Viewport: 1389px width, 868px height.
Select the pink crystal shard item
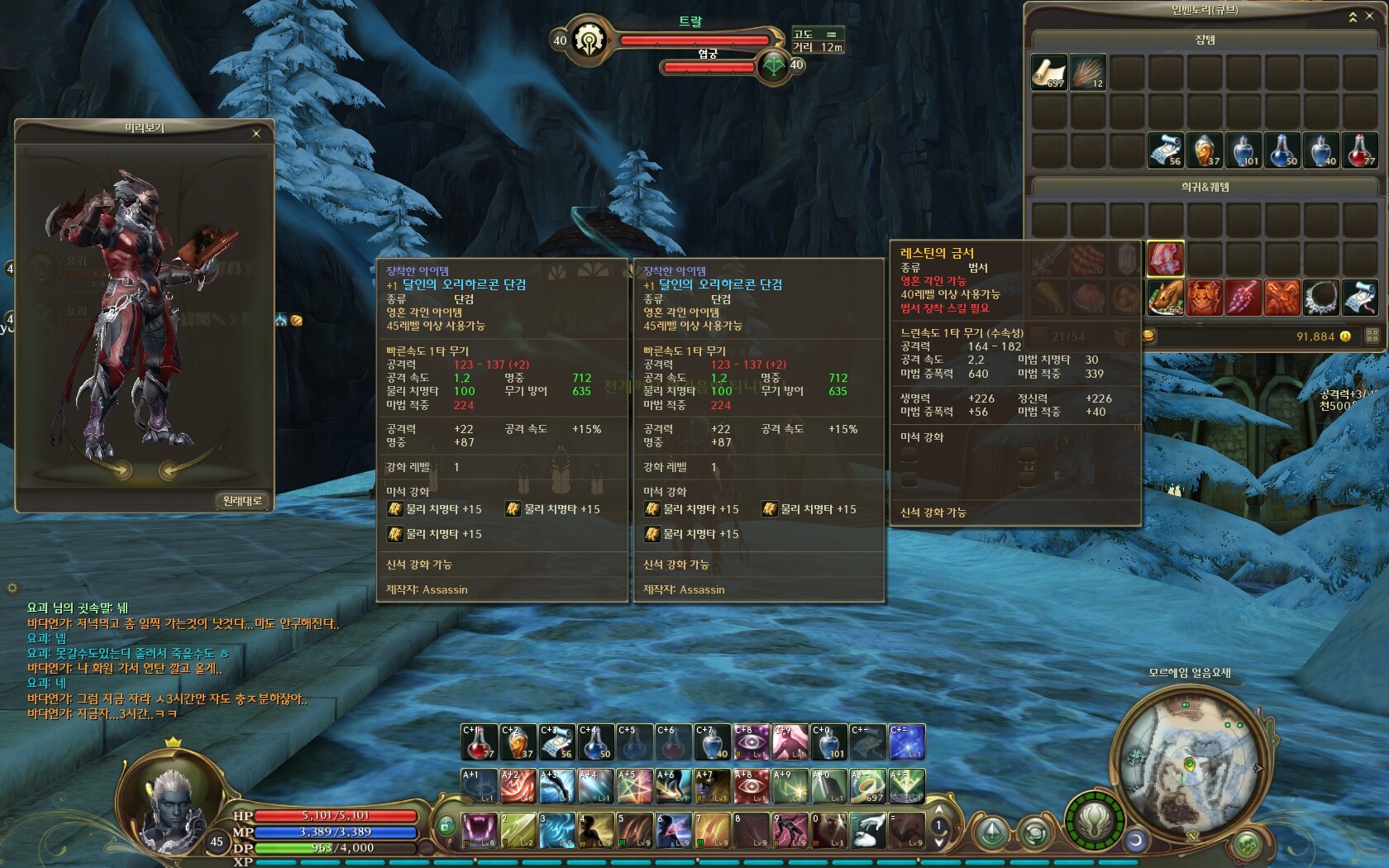(1243, 297)
